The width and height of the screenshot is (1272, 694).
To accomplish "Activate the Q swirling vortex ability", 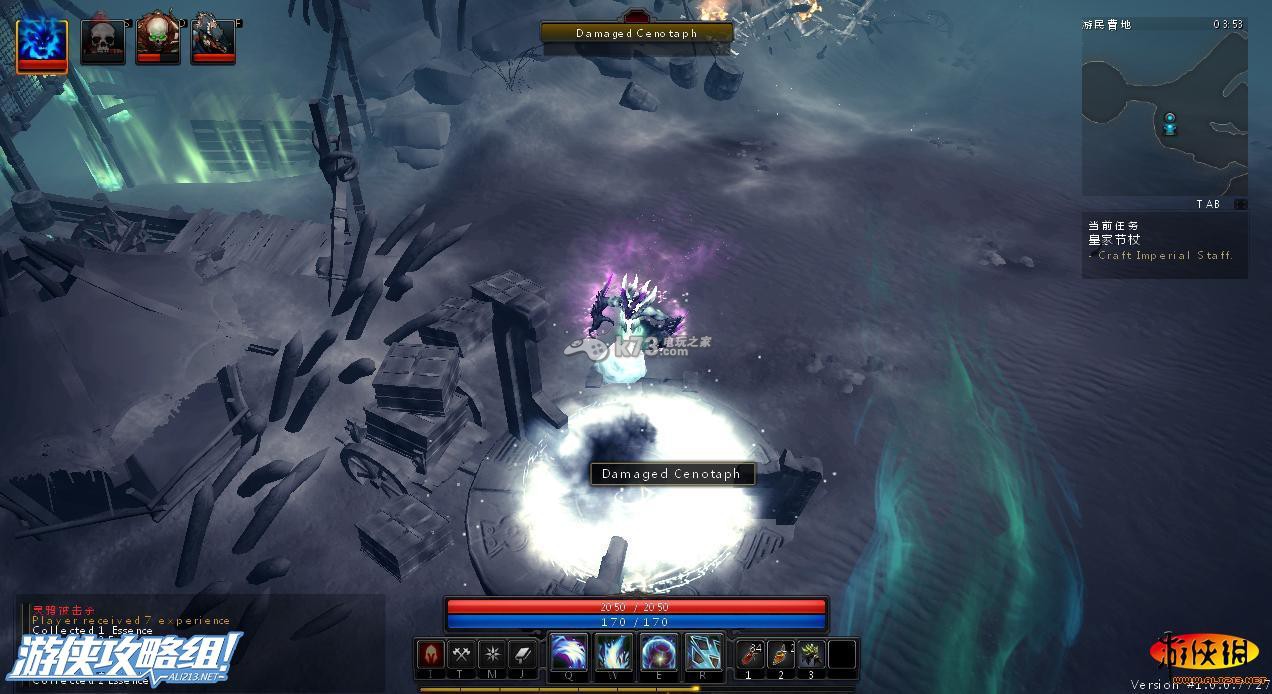I will tap(569, 653).
